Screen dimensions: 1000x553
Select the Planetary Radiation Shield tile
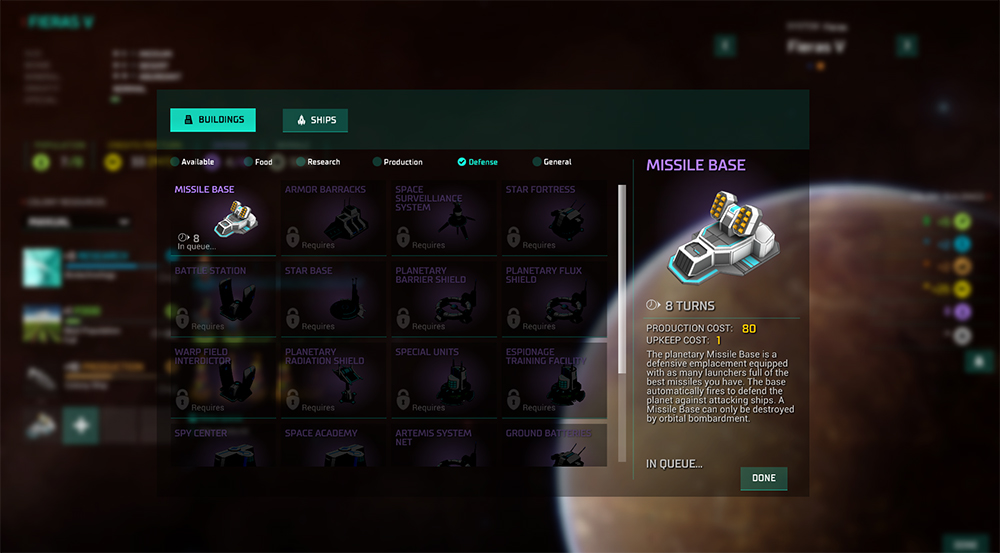click(334, 380)
